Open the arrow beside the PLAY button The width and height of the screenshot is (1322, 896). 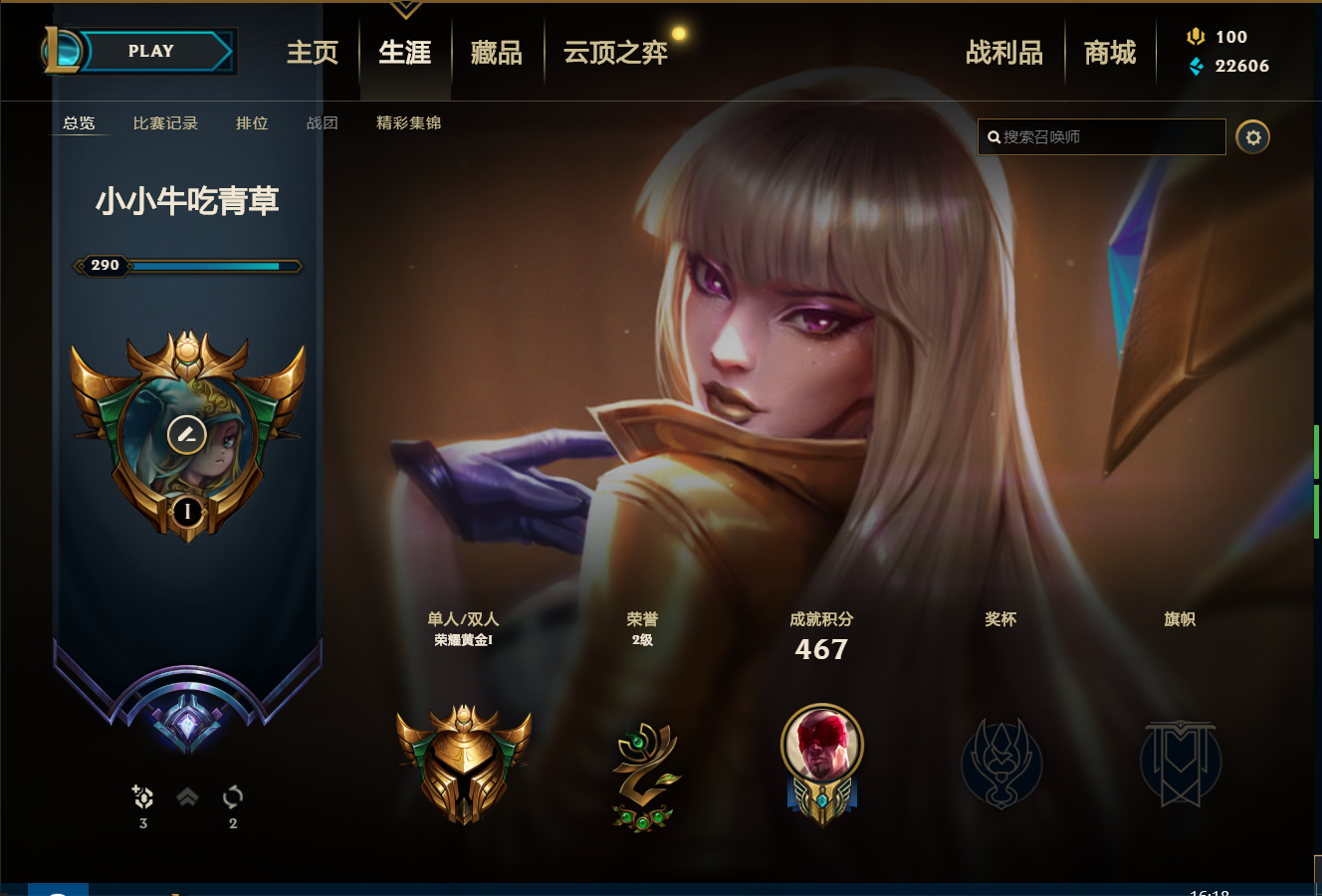click(x=229, y=50)
